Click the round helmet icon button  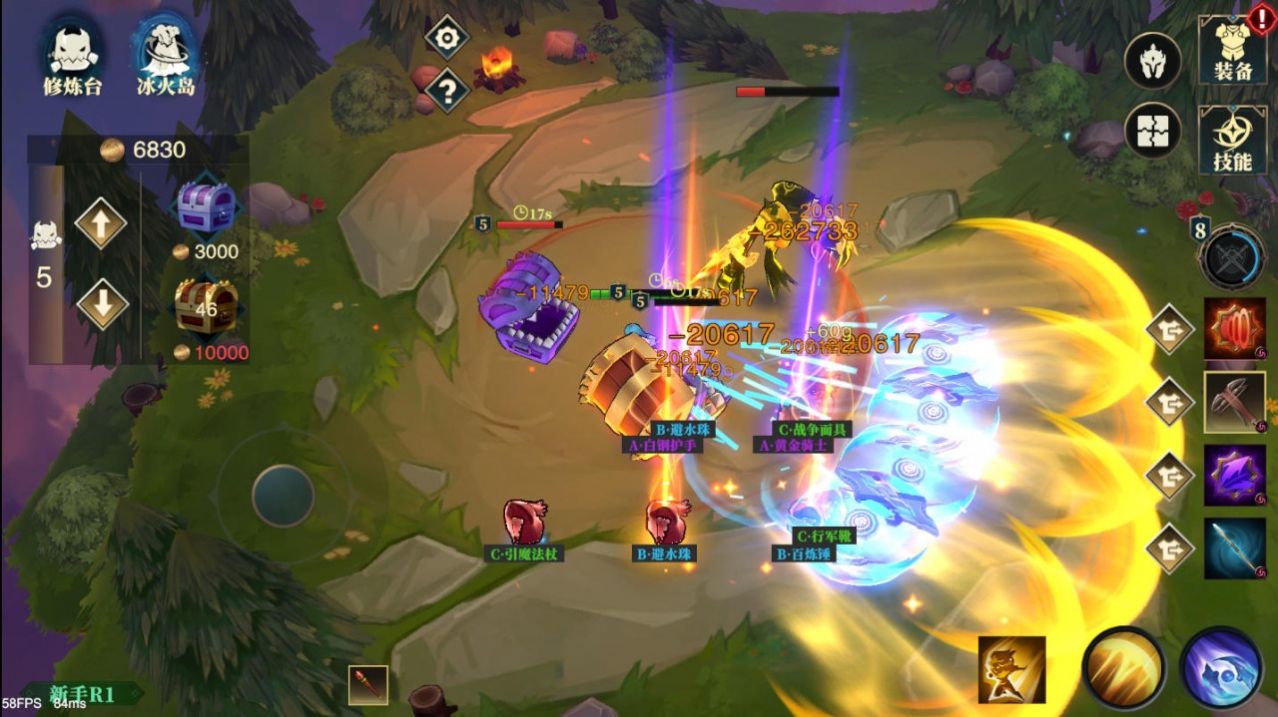pyautogui.click(x=1152, y=60)
